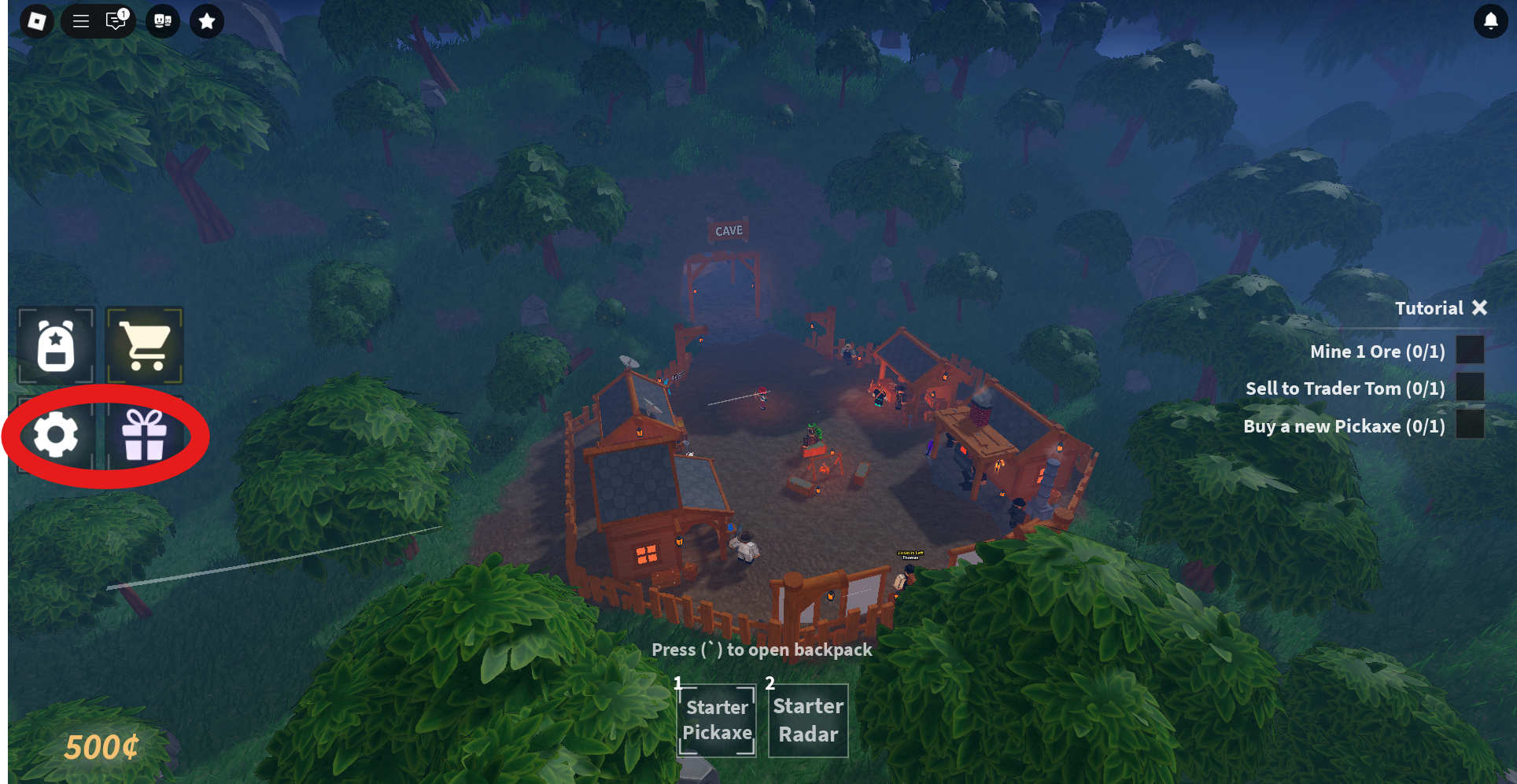Open the gift rewards icon

[143, 436]
